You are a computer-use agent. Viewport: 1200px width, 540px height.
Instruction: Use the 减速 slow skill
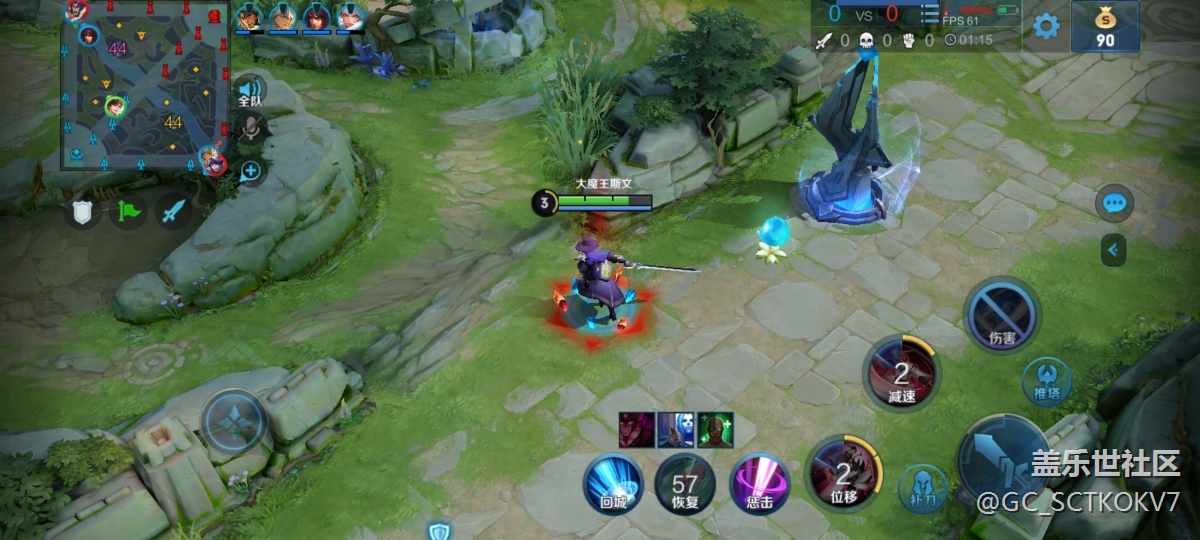tap(902, 375)
